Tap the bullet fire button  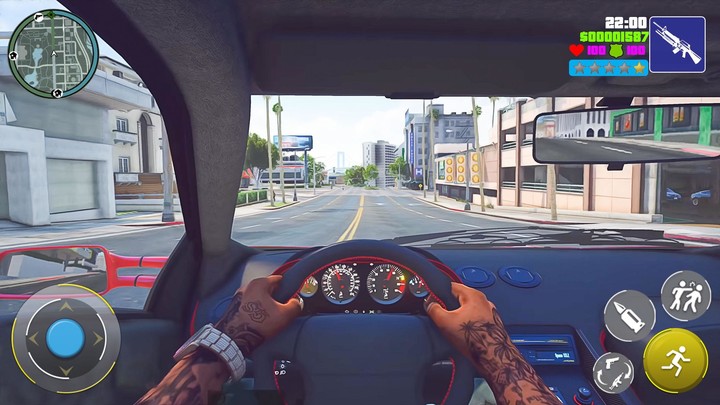click(629, 315)
